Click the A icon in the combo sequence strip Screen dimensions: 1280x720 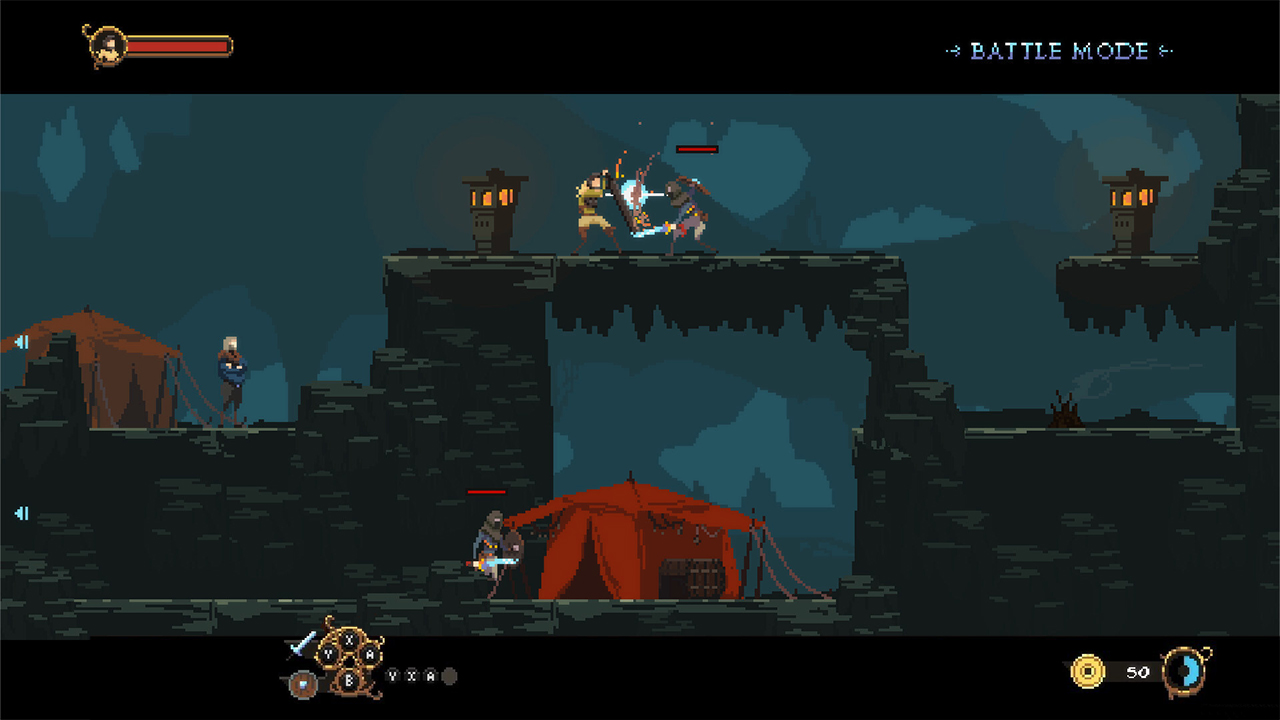(431, 676)
